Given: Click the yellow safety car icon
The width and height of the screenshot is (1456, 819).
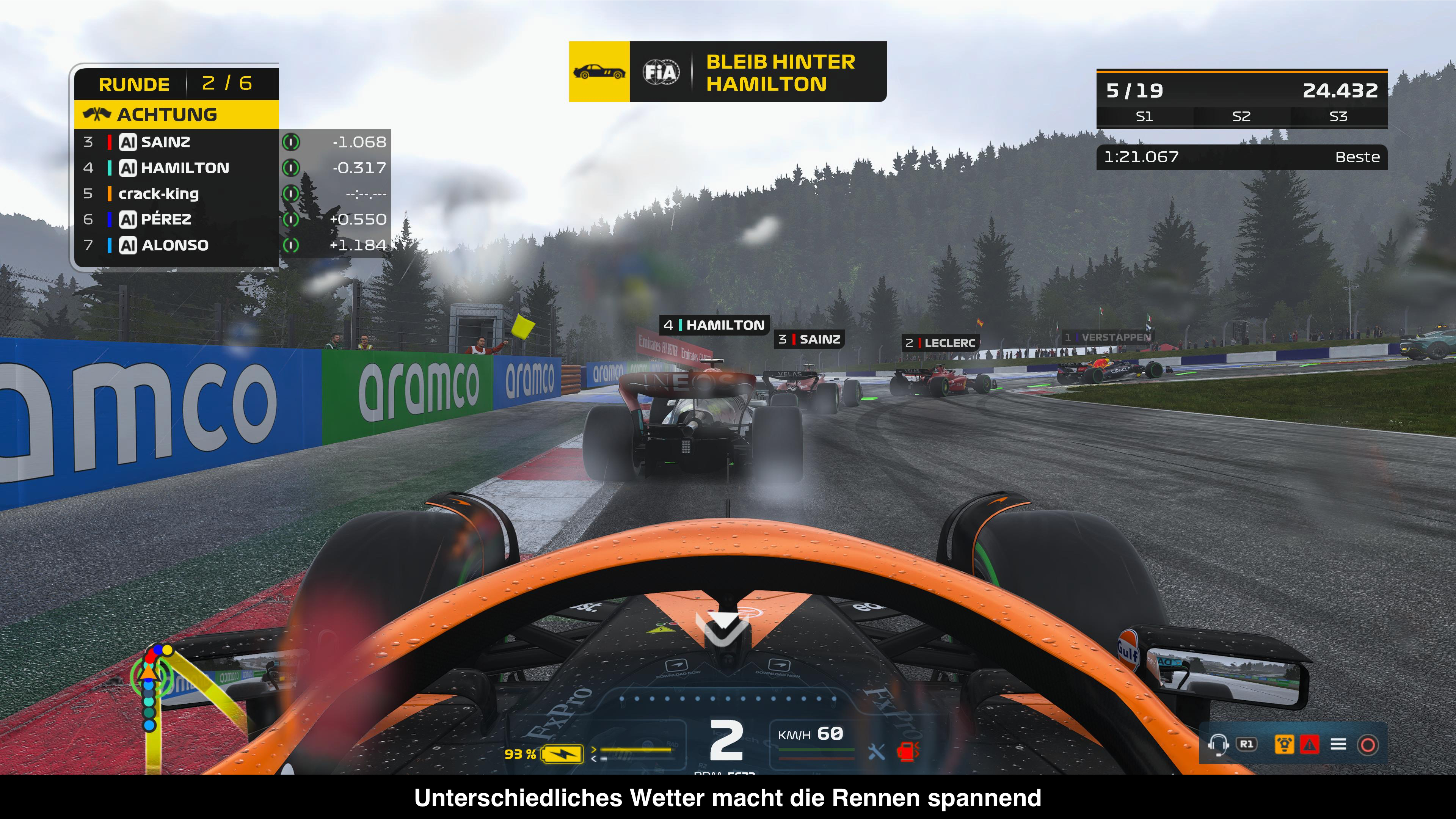Looking at the screenshot, I should (599, 72).
